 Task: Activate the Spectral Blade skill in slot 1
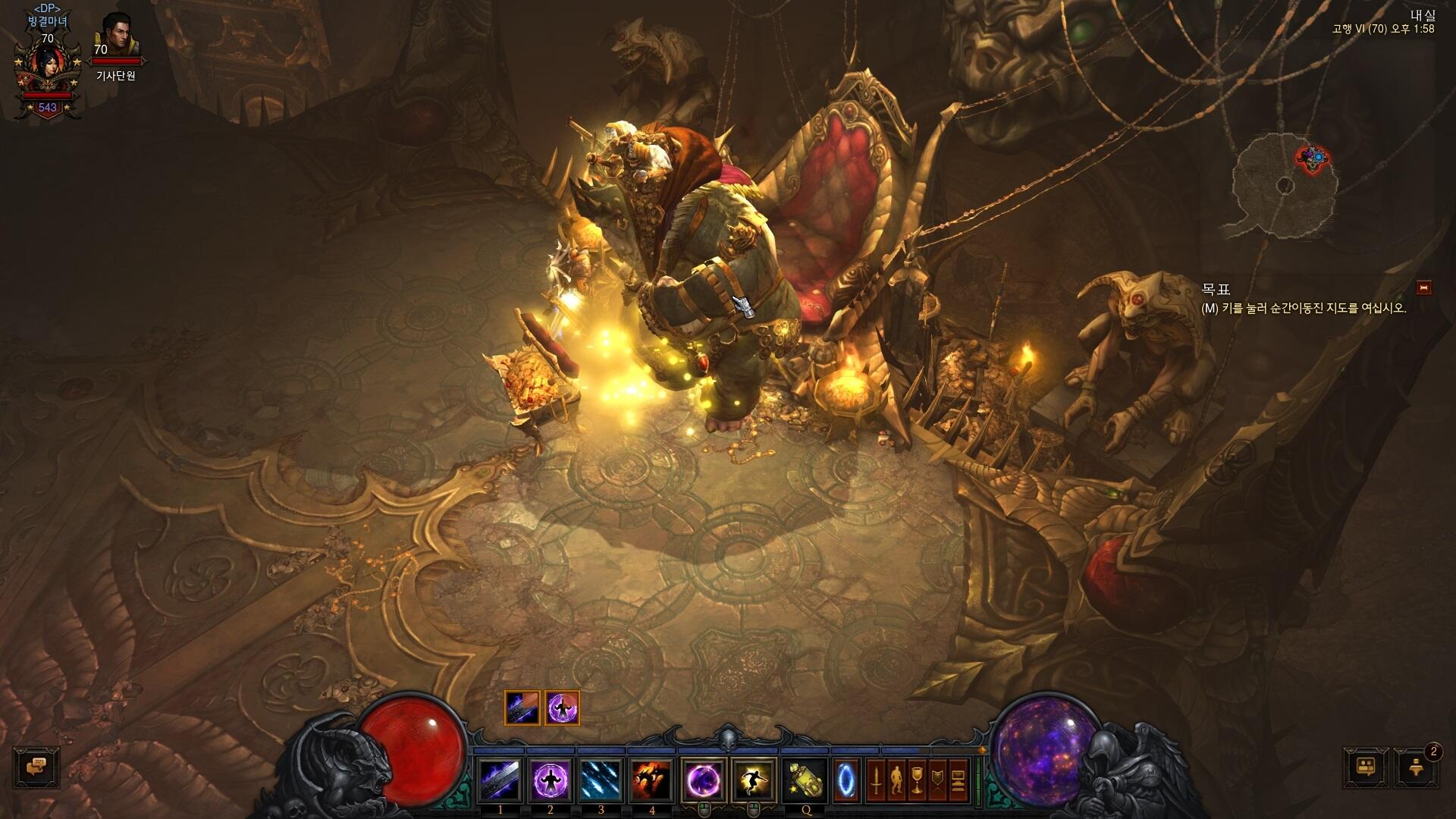500,780
